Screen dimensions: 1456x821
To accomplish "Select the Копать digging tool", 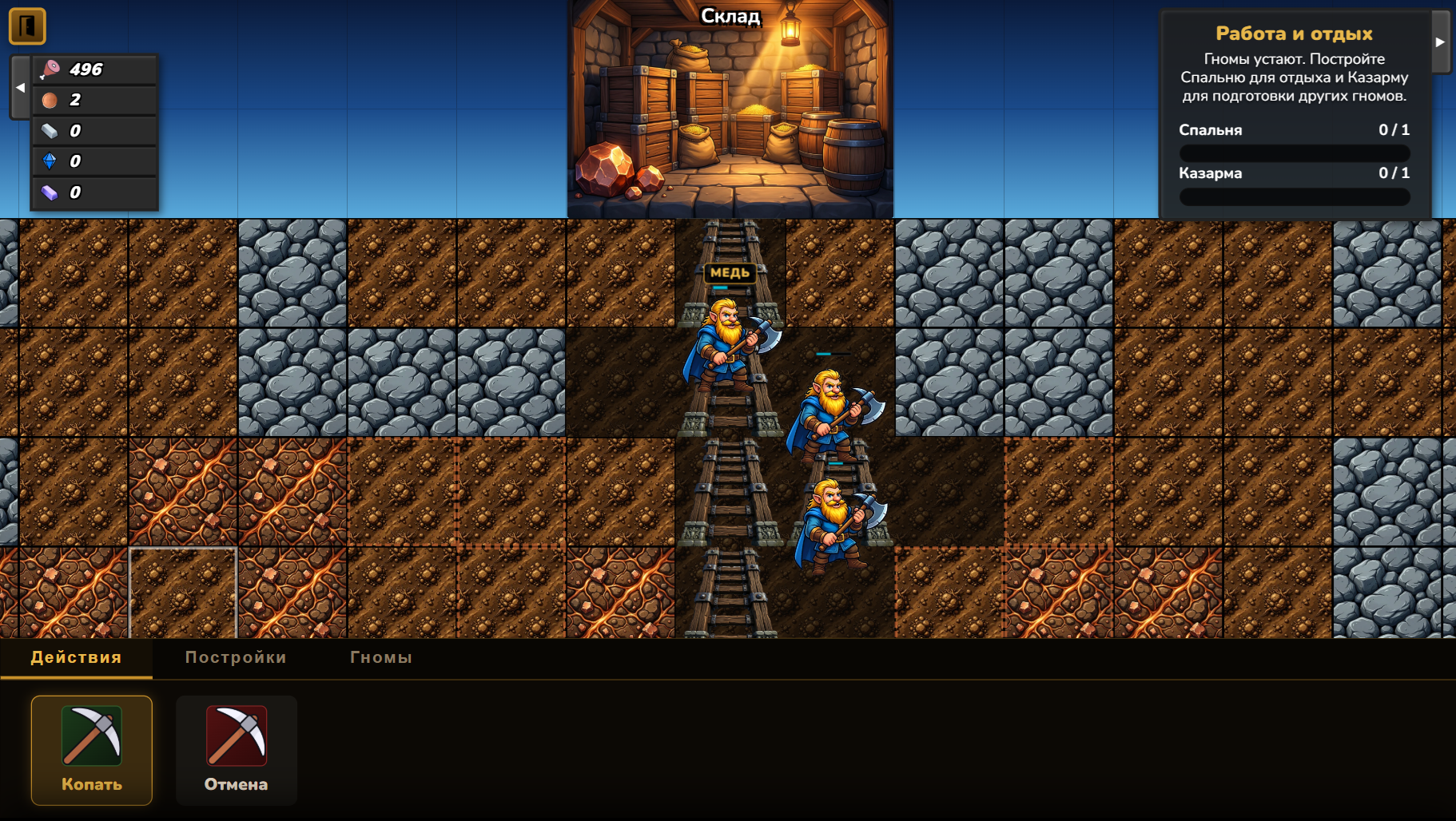I will 91,749.
